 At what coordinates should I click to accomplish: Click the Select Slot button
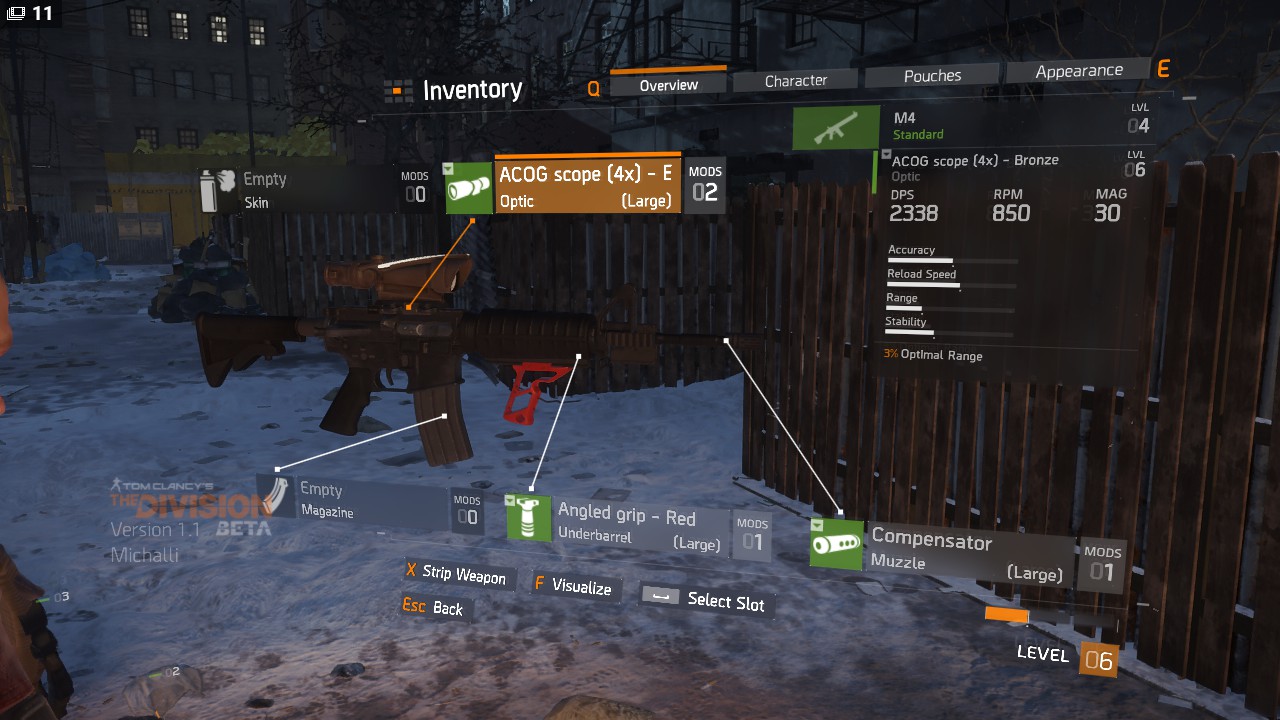pyautogui.click(x=706, y=600)
